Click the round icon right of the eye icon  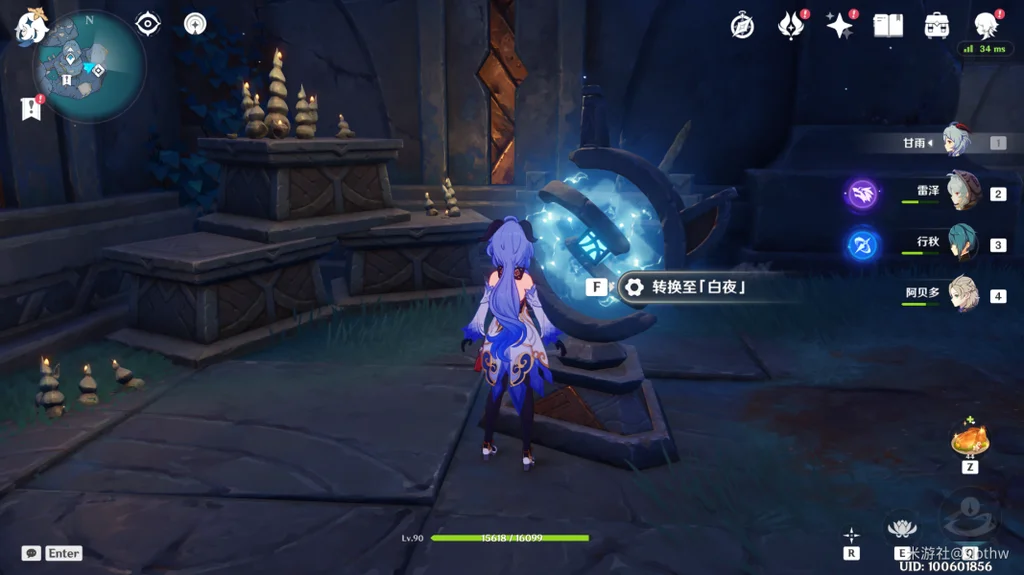point(195,24)
